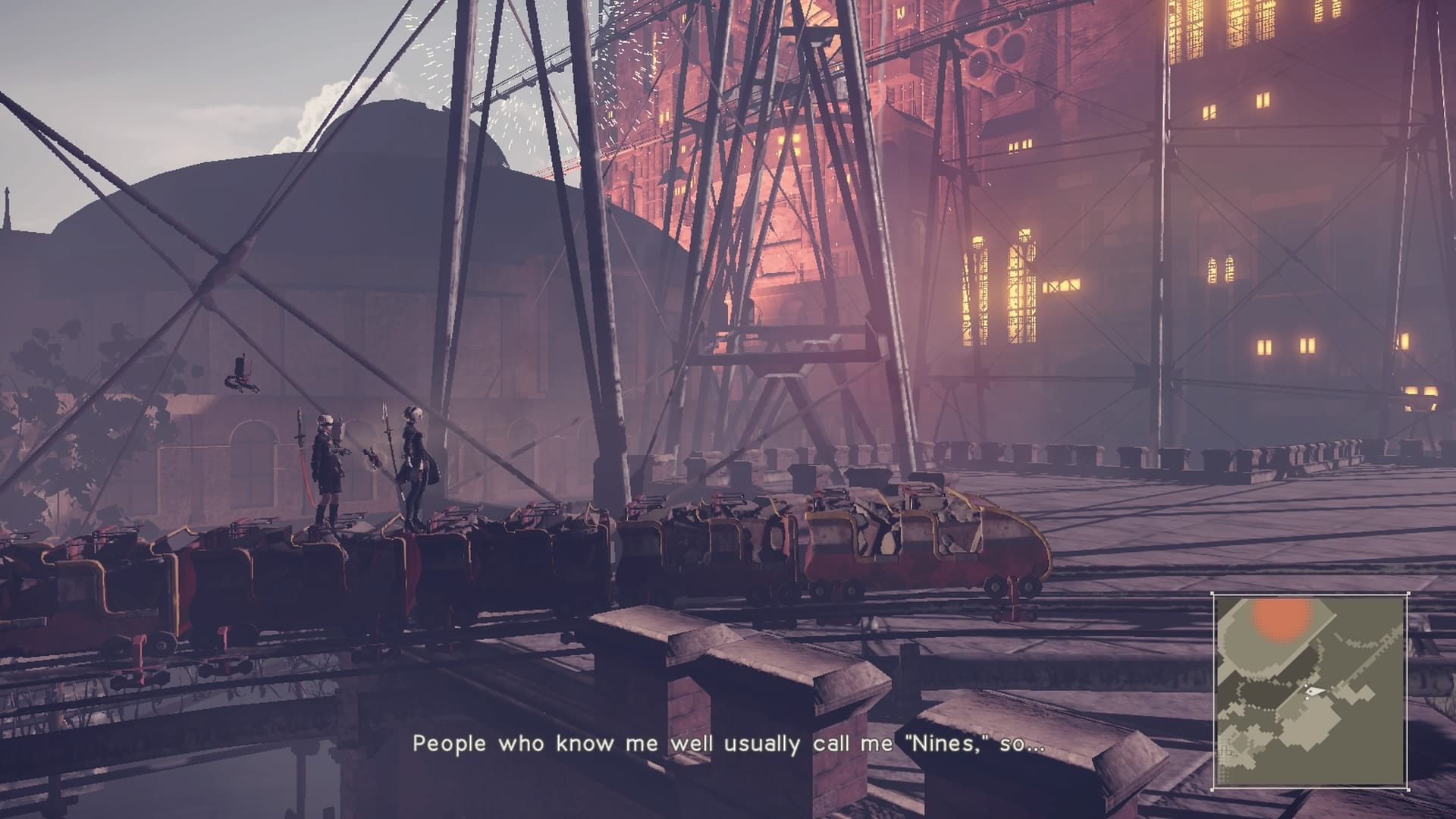
Task: Select the orange objective marker on the minimap
Action: [1282, 618]
